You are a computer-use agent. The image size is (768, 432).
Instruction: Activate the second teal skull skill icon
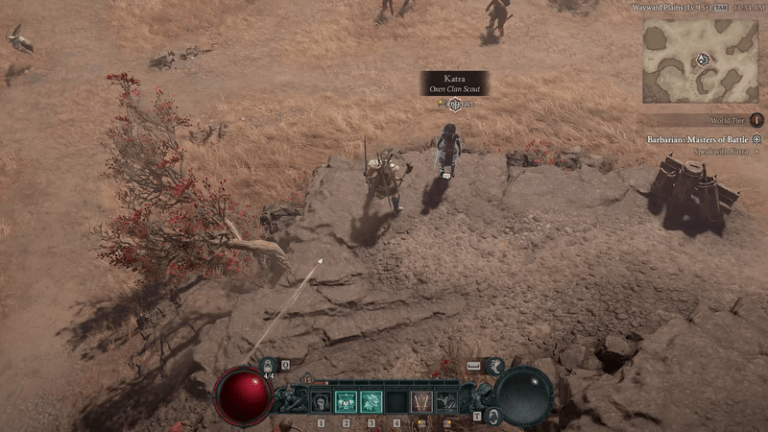[346, 402]
